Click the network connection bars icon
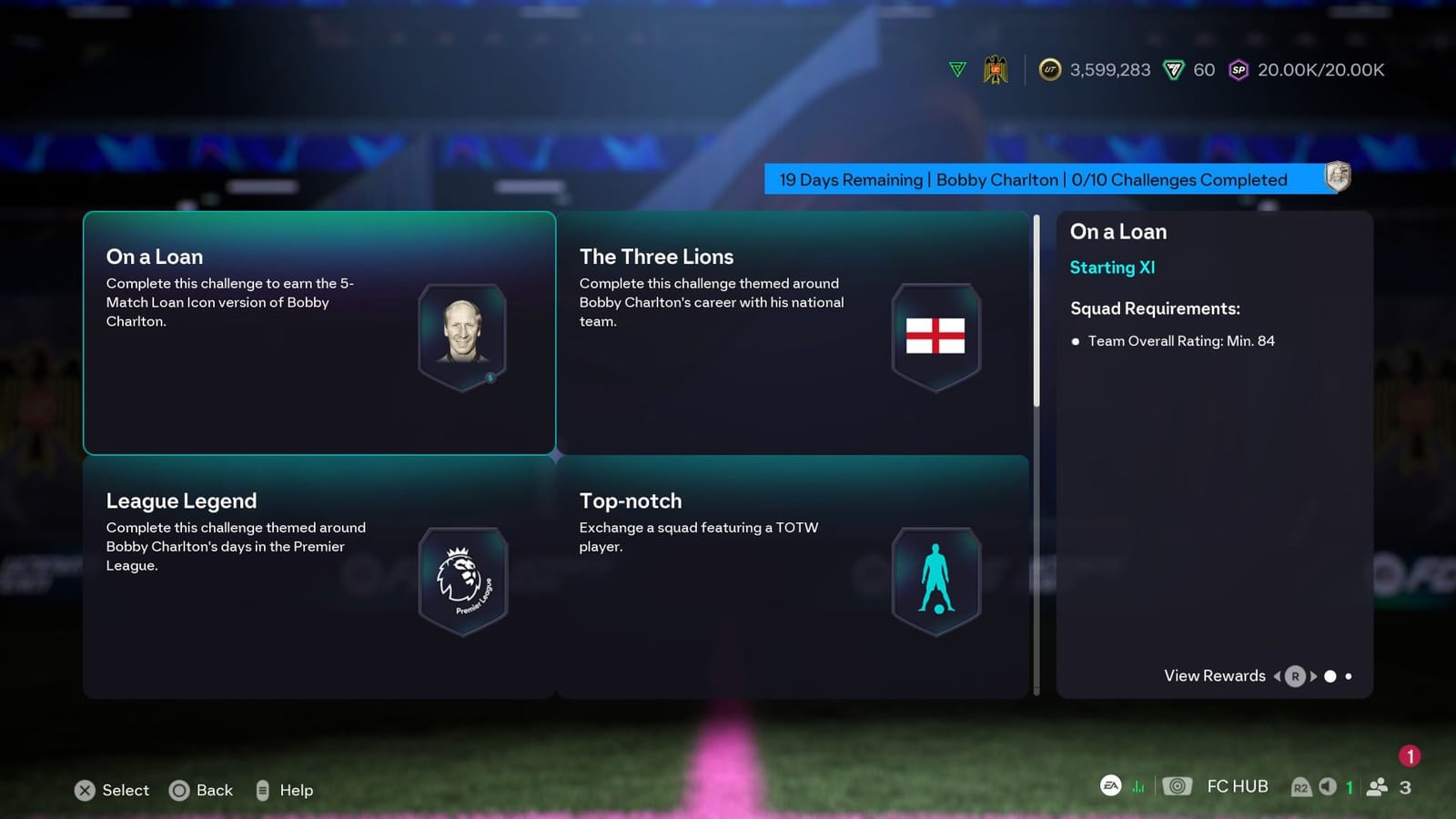 pyautogui.click(x=1138, y=786)
